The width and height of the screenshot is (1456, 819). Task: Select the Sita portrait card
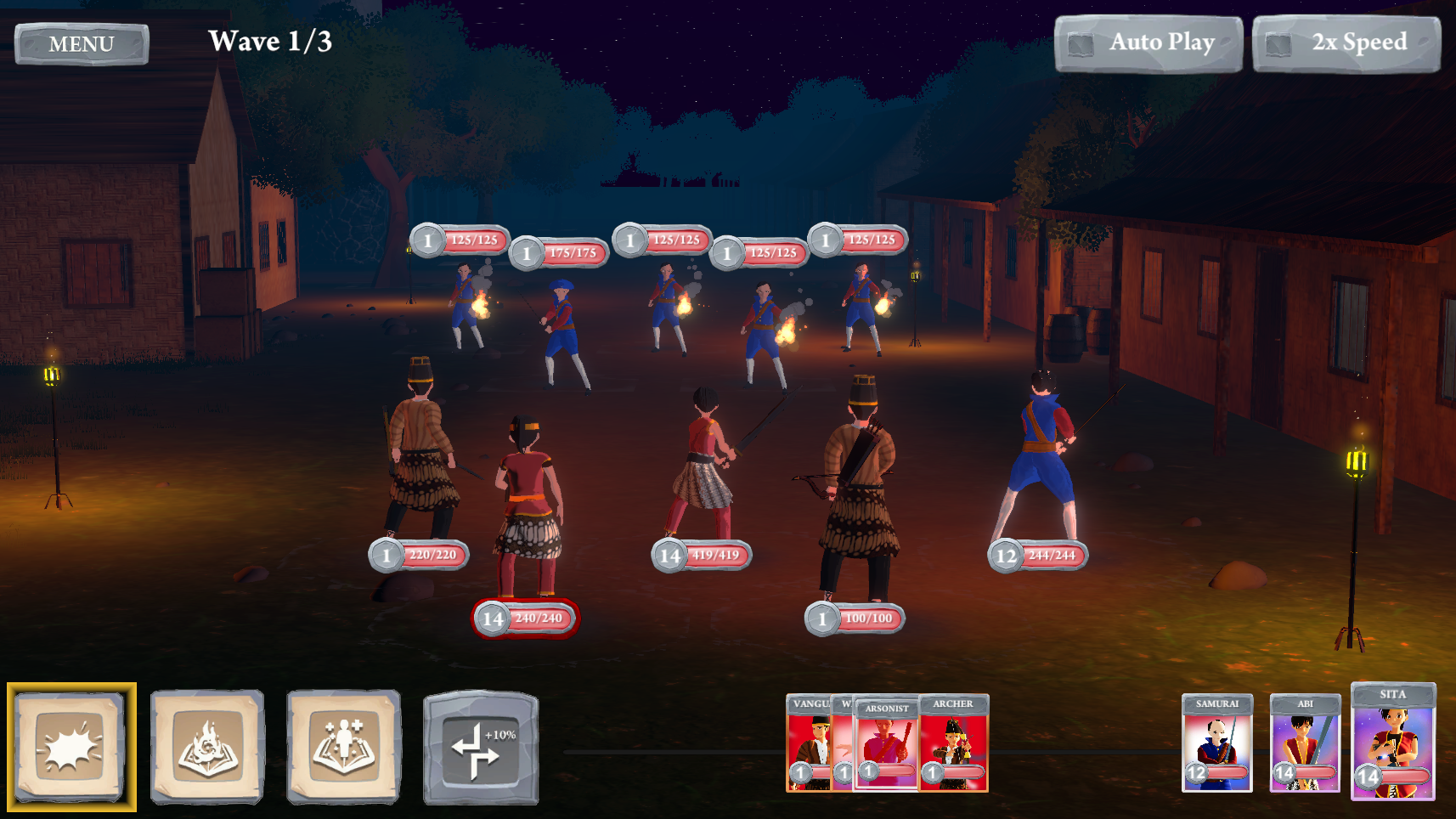click(1393, 742)
